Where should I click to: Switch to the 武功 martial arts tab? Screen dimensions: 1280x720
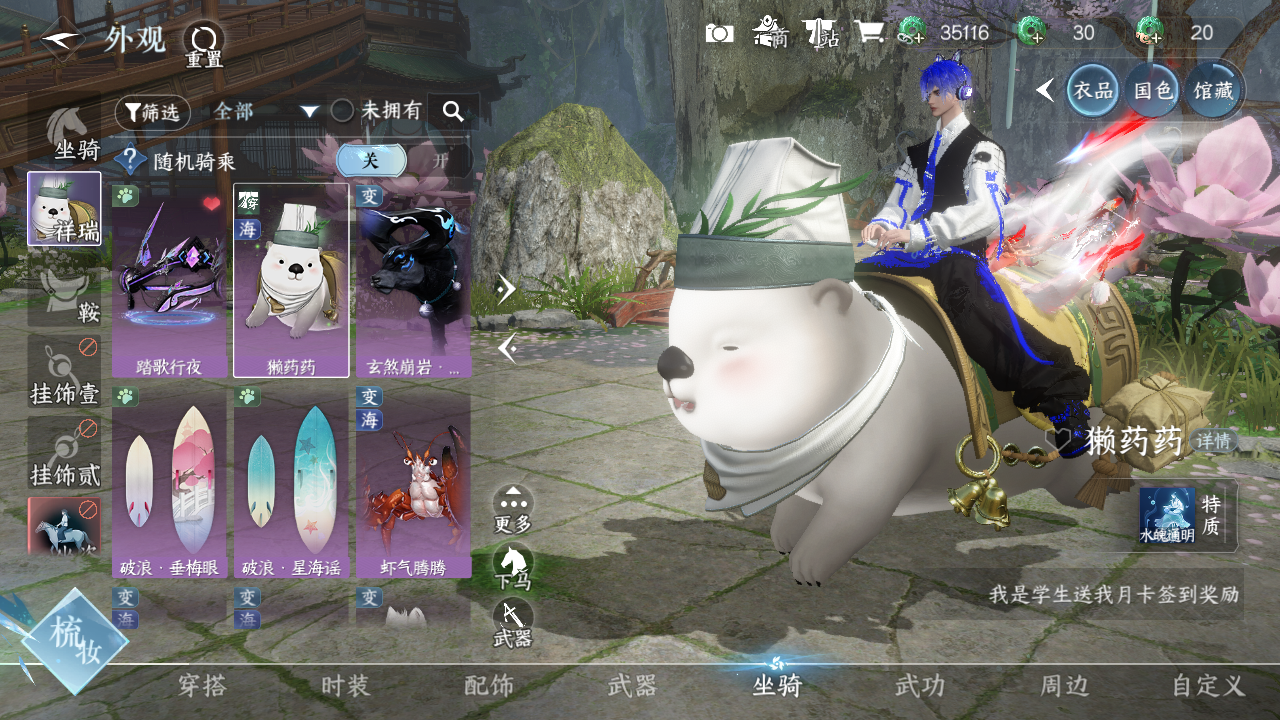click(x=920, y=686)
